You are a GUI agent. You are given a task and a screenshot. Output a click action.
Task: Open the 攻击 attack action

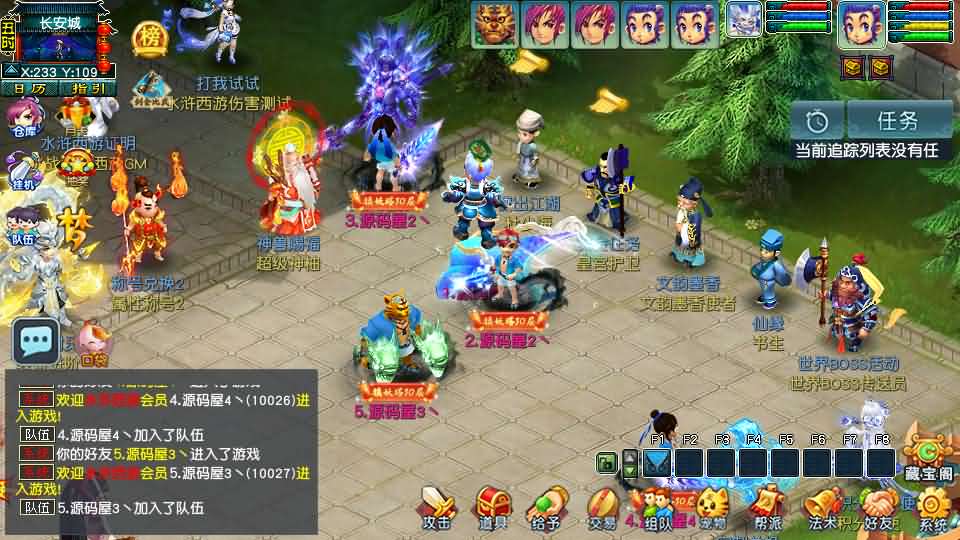click(x=437, y=505)
